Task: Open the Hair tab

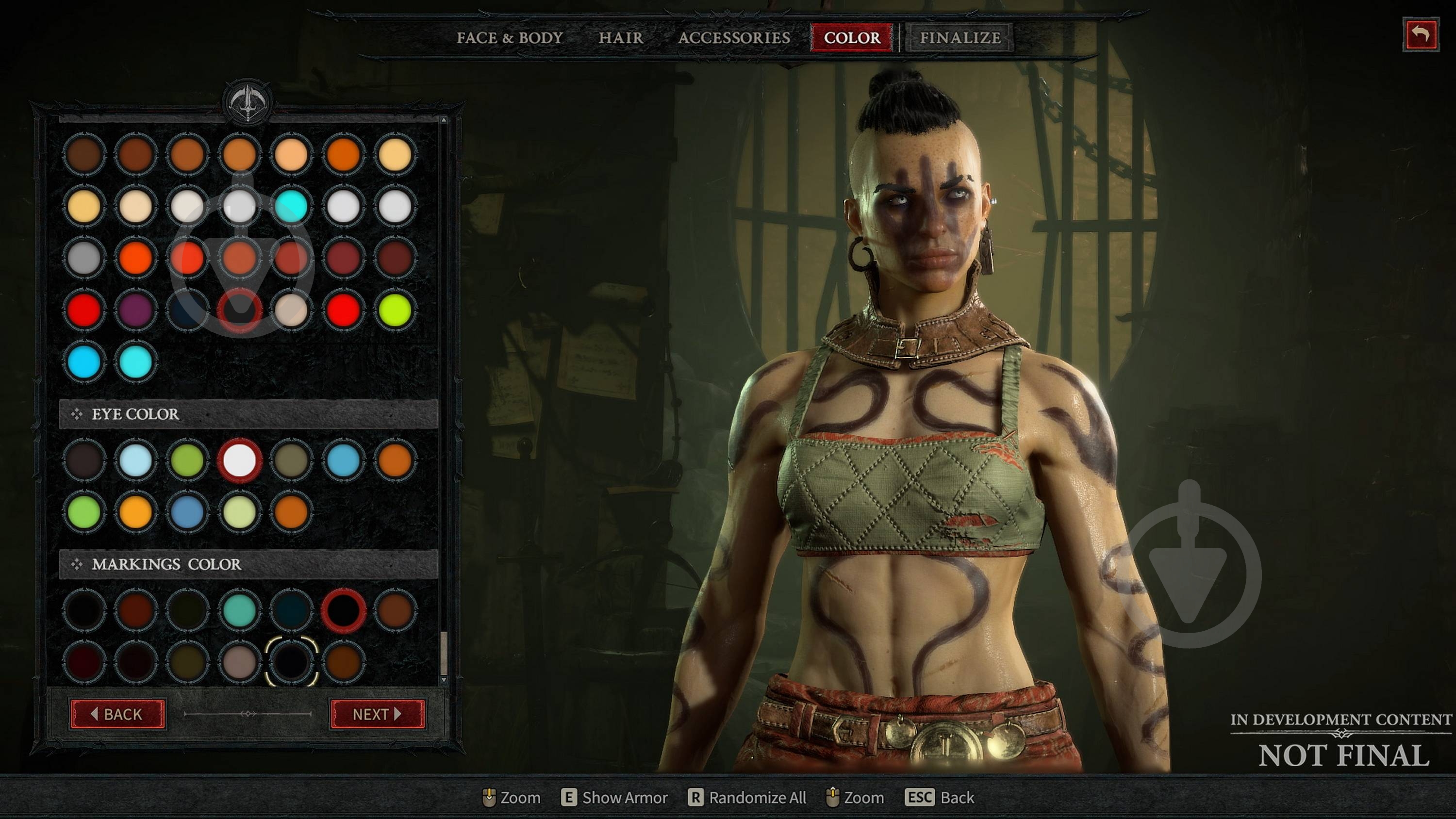Action: coord(621,38)
